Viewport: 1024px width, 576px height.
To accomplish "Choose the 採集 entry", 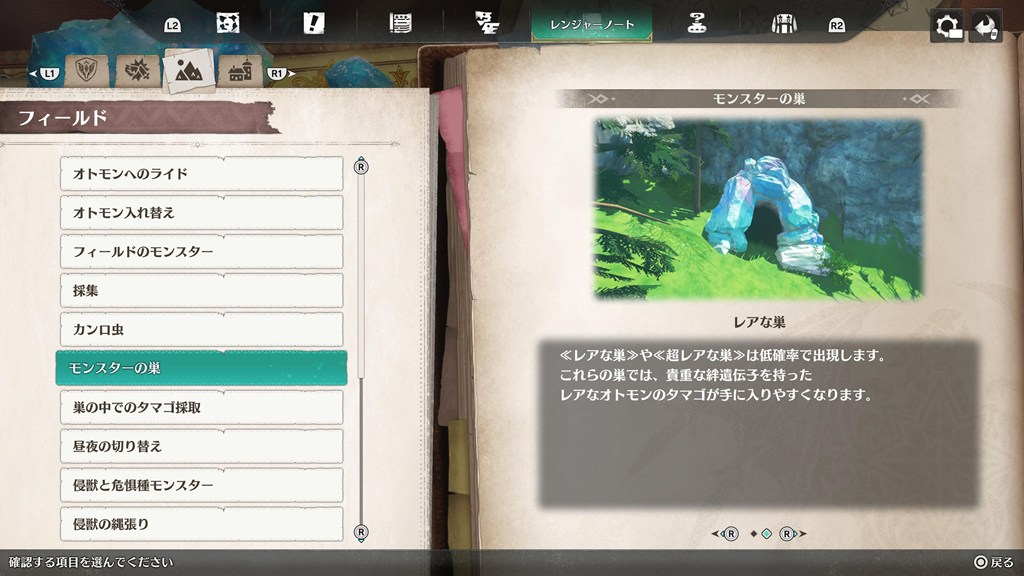I will (x=200, y=291).
